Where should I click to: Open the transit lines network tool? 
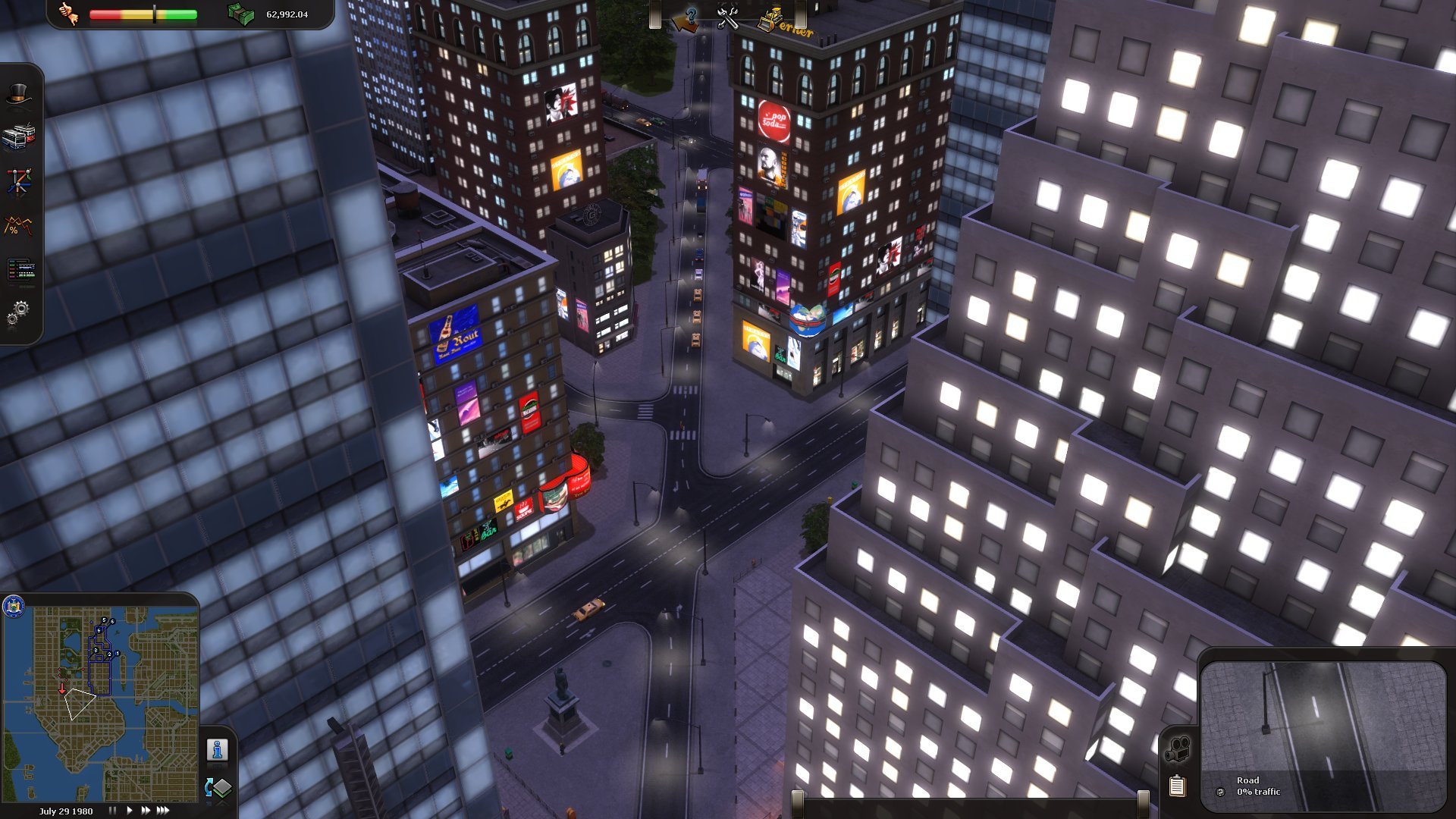pos(19,181)
